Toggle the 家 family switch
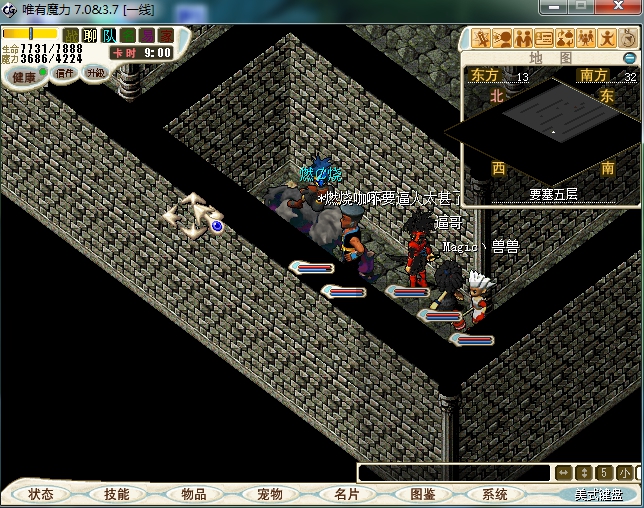This screenshot has width=644, height=508. [166, 36]
